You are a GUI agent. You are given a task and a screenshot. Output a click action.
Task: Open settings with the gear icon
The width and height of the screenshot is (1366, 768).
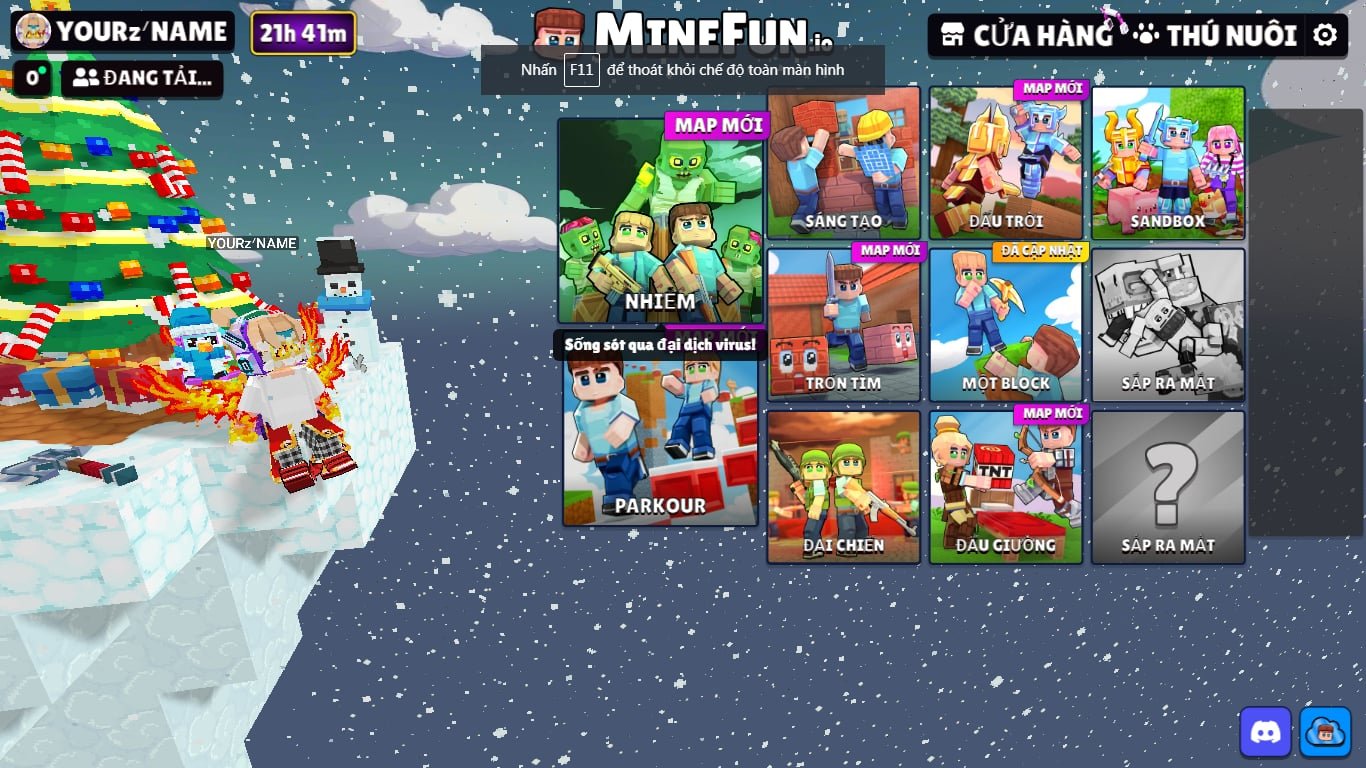[1325, 36]
